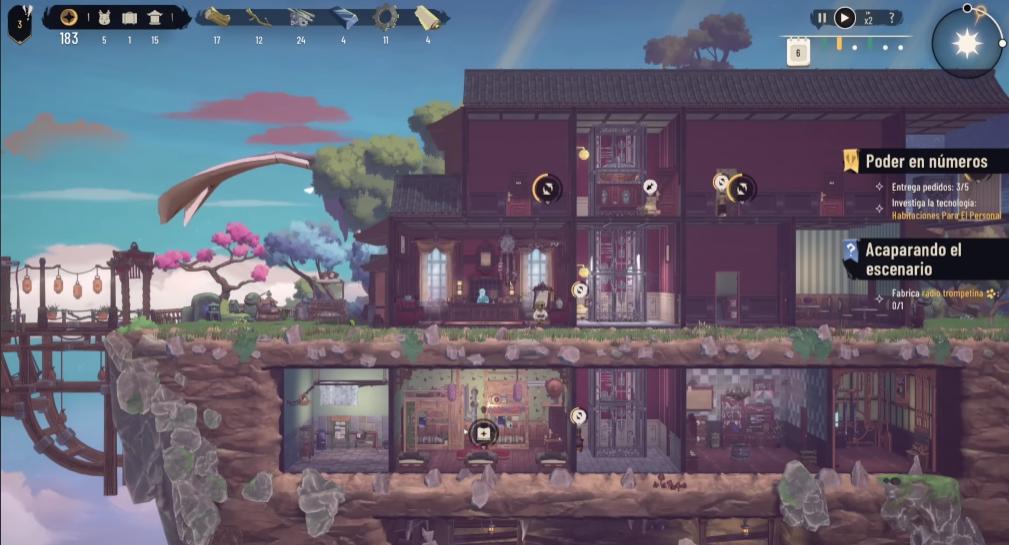Set game speed to normal play

pos(845,17)
